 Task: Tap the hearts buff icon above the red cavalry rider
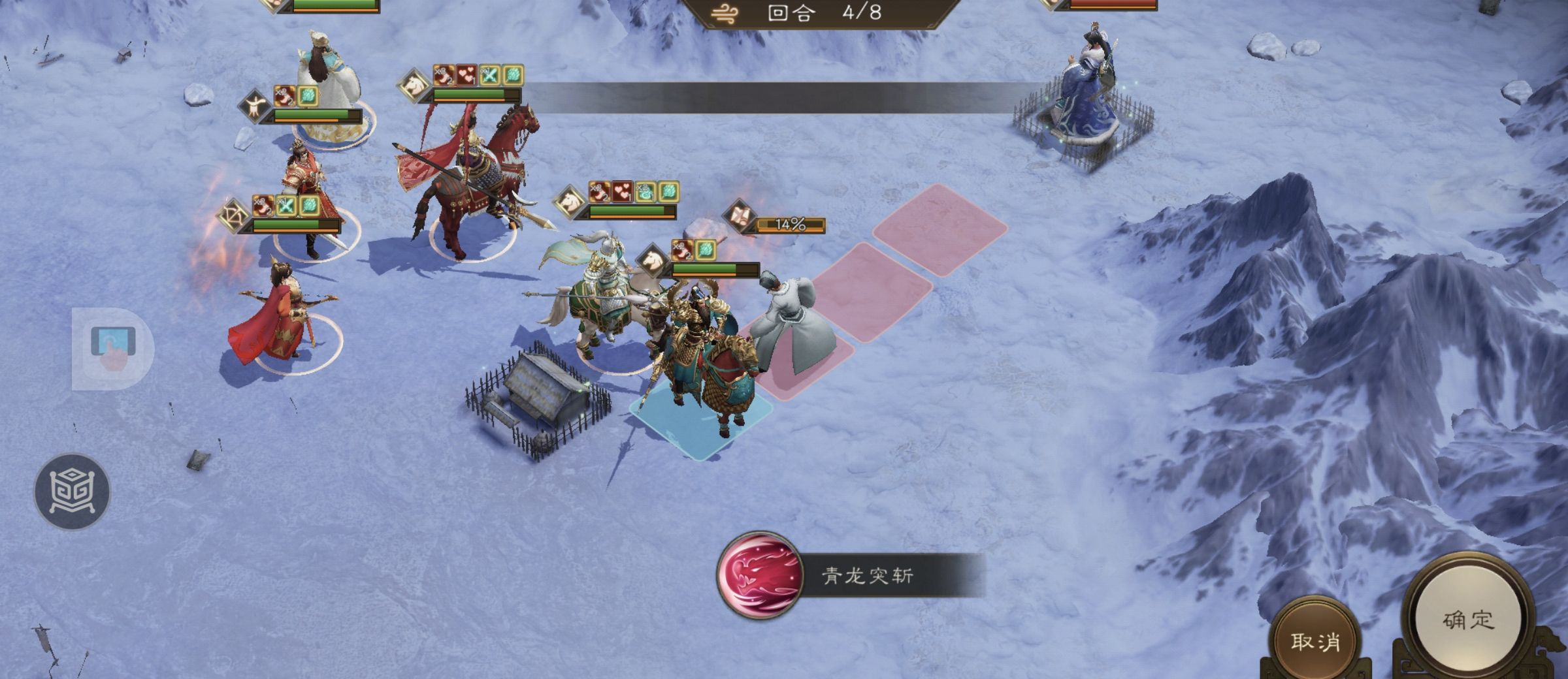click(x=466, y=76)
